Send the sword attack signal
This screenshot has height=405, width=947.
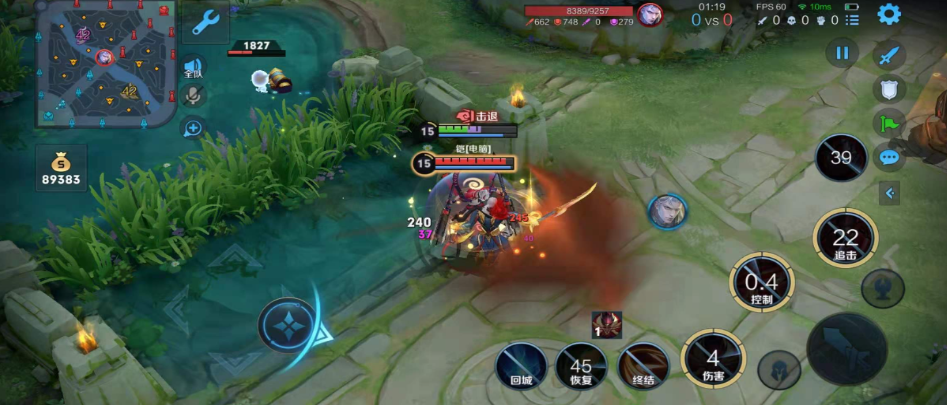click(889, 56)
